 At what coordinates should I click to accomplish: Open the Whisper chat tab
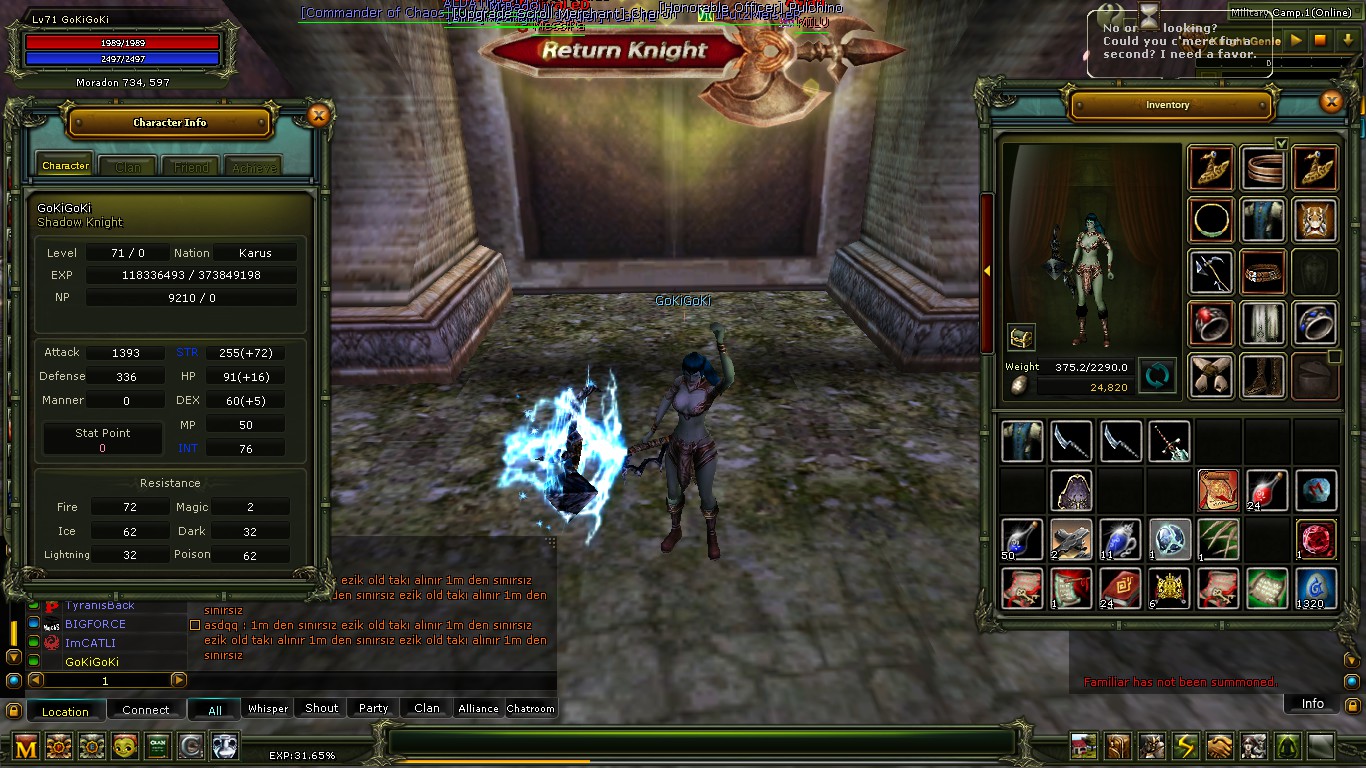coord(267,708)
